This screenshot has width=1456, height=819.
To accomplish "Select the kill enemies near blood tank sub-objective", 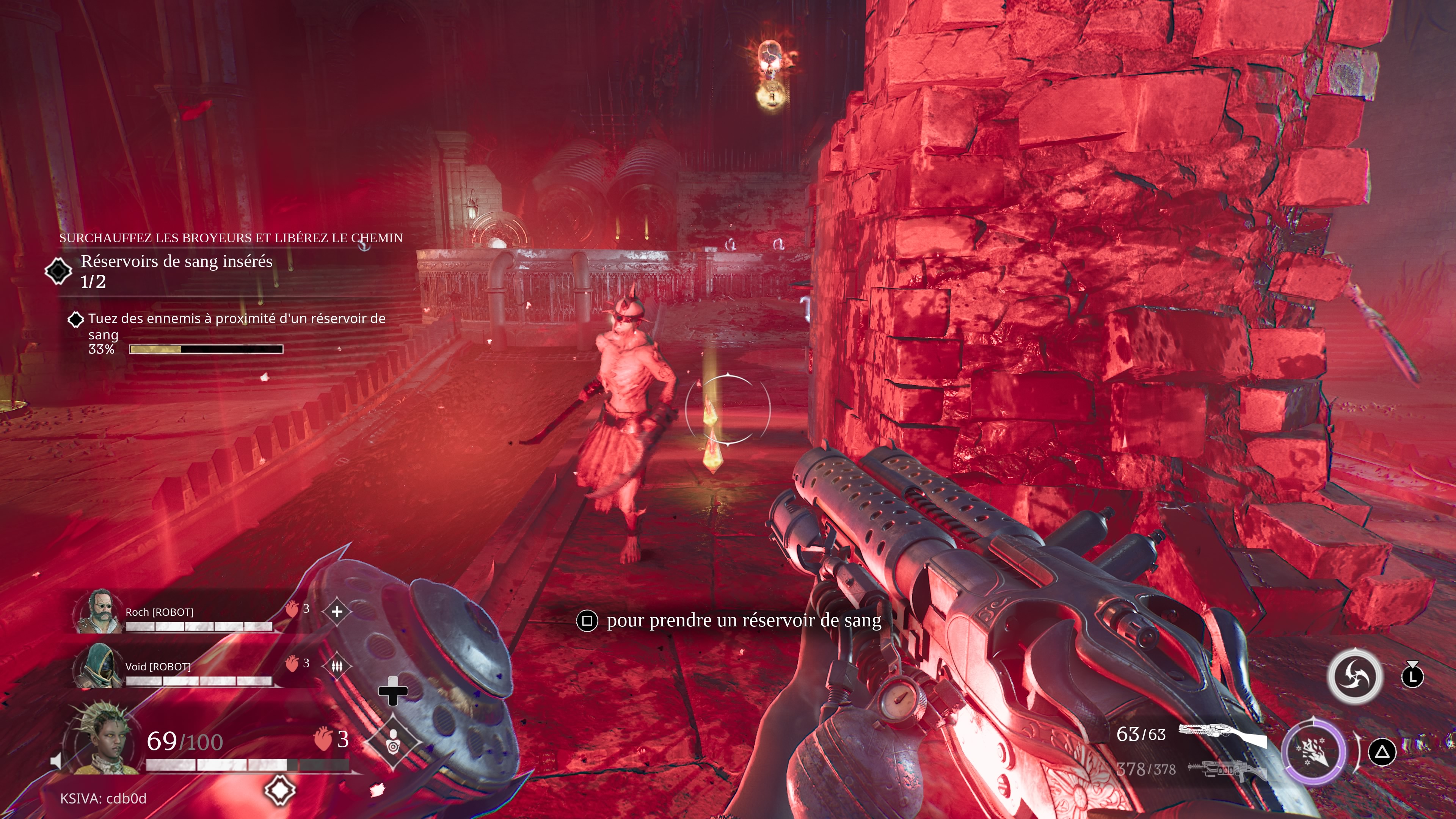I will 236,326.
